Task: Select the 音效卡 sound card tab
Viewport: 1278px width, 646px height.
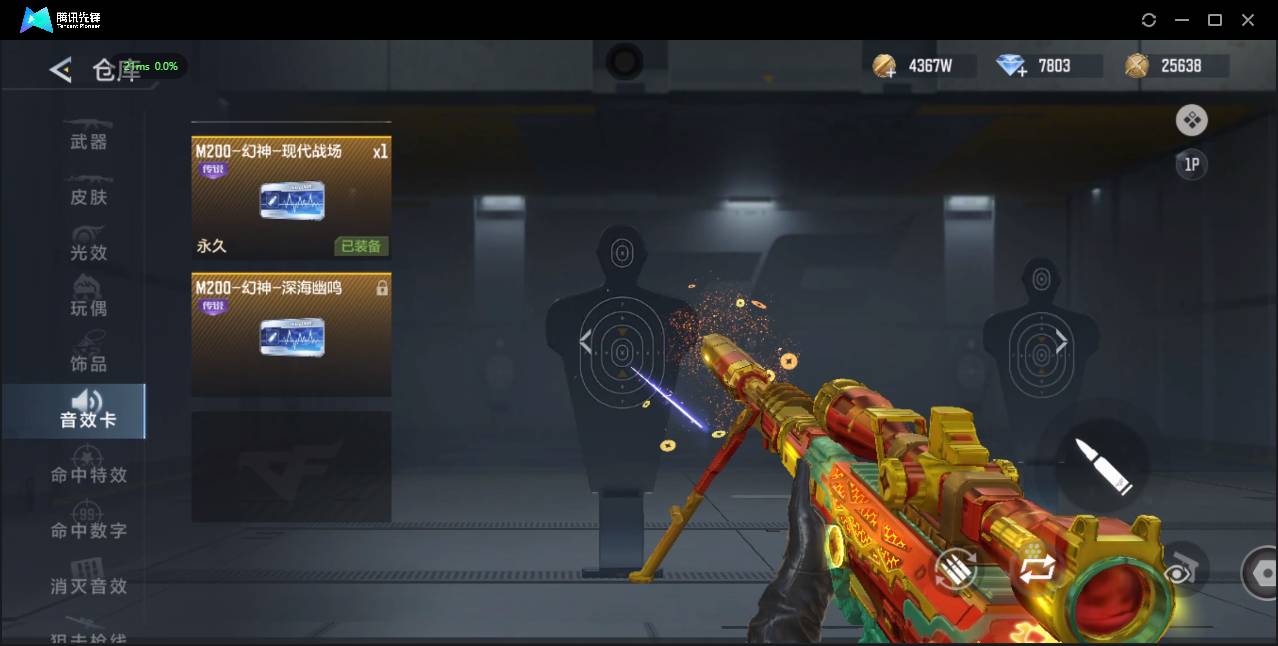Action: click(88, 411)
